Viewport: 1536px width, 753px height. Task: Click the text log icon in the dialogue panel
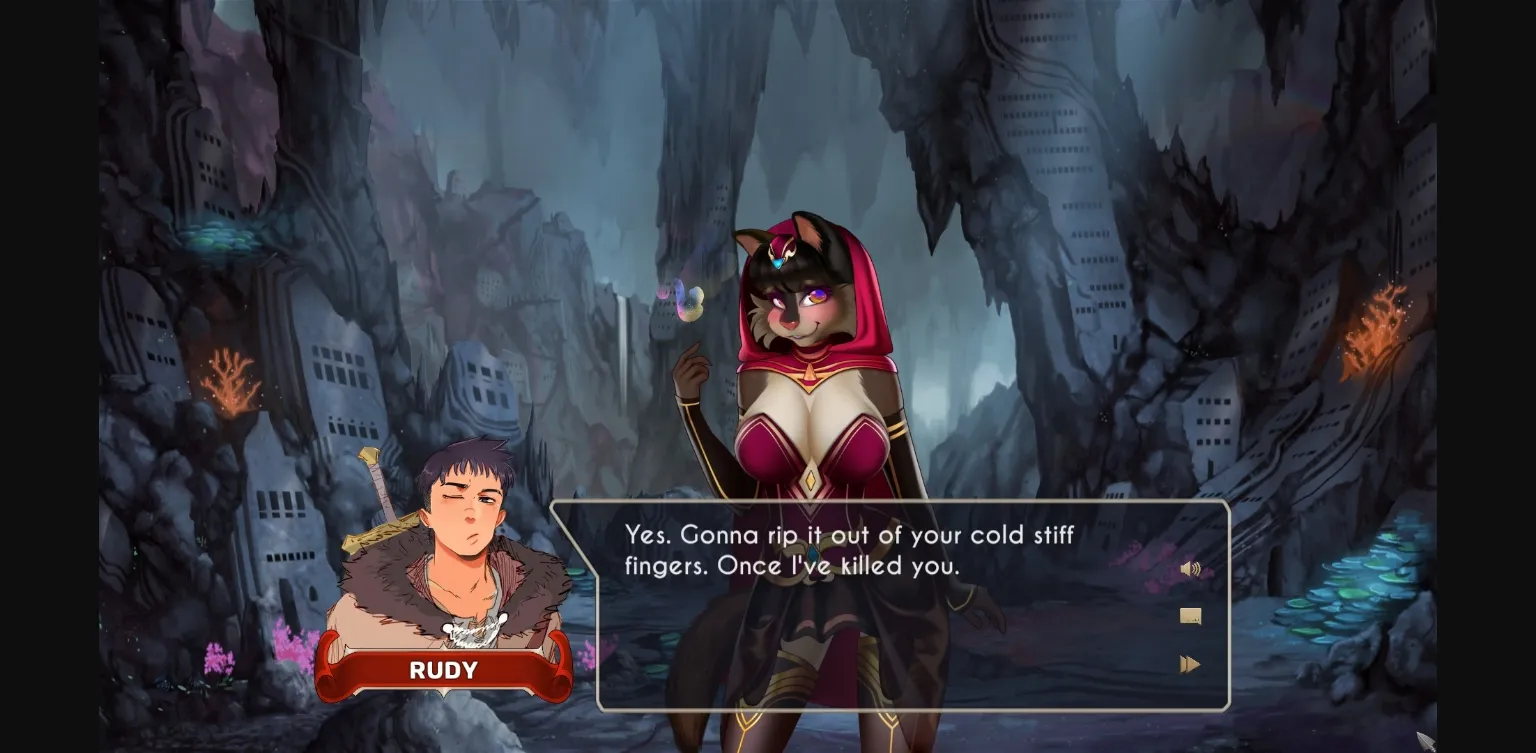pyautogui.click(x=1191, y=616)
